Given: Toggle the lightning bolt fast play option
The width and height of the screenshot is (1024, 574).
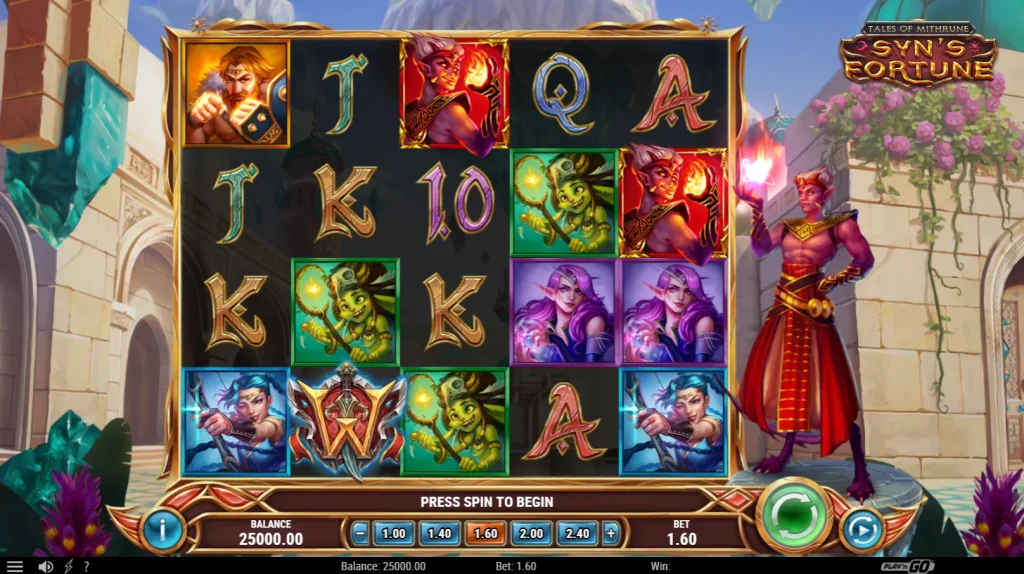Looking at the screenshot, I should click(x=68, y=566).
